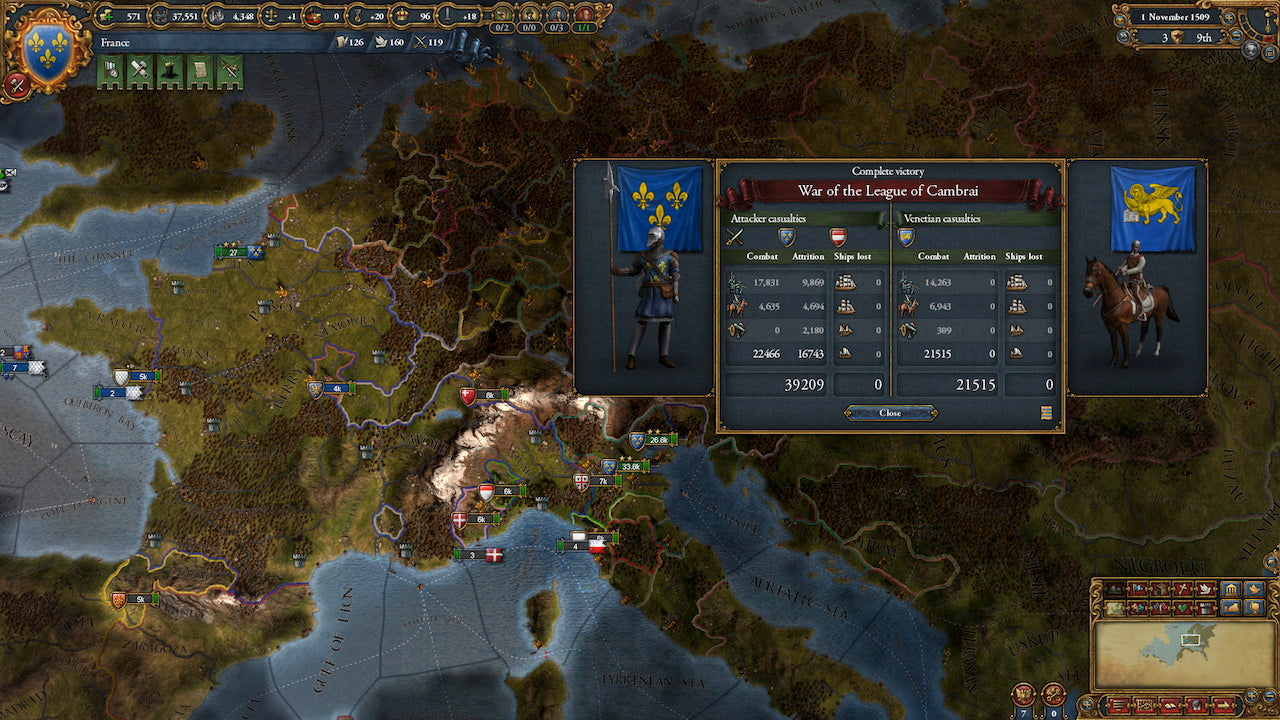The width and height of the screenshot is (1280, 720).
Task: Open France's country shield menu
Action: pyautogui.click(x=47, y=49)
